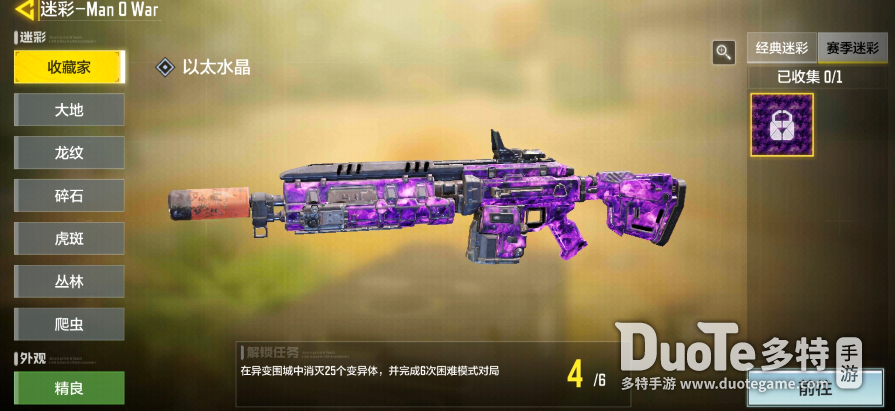
Task: Choose the 丛林 camo category
Action: [x=69, y=282]
